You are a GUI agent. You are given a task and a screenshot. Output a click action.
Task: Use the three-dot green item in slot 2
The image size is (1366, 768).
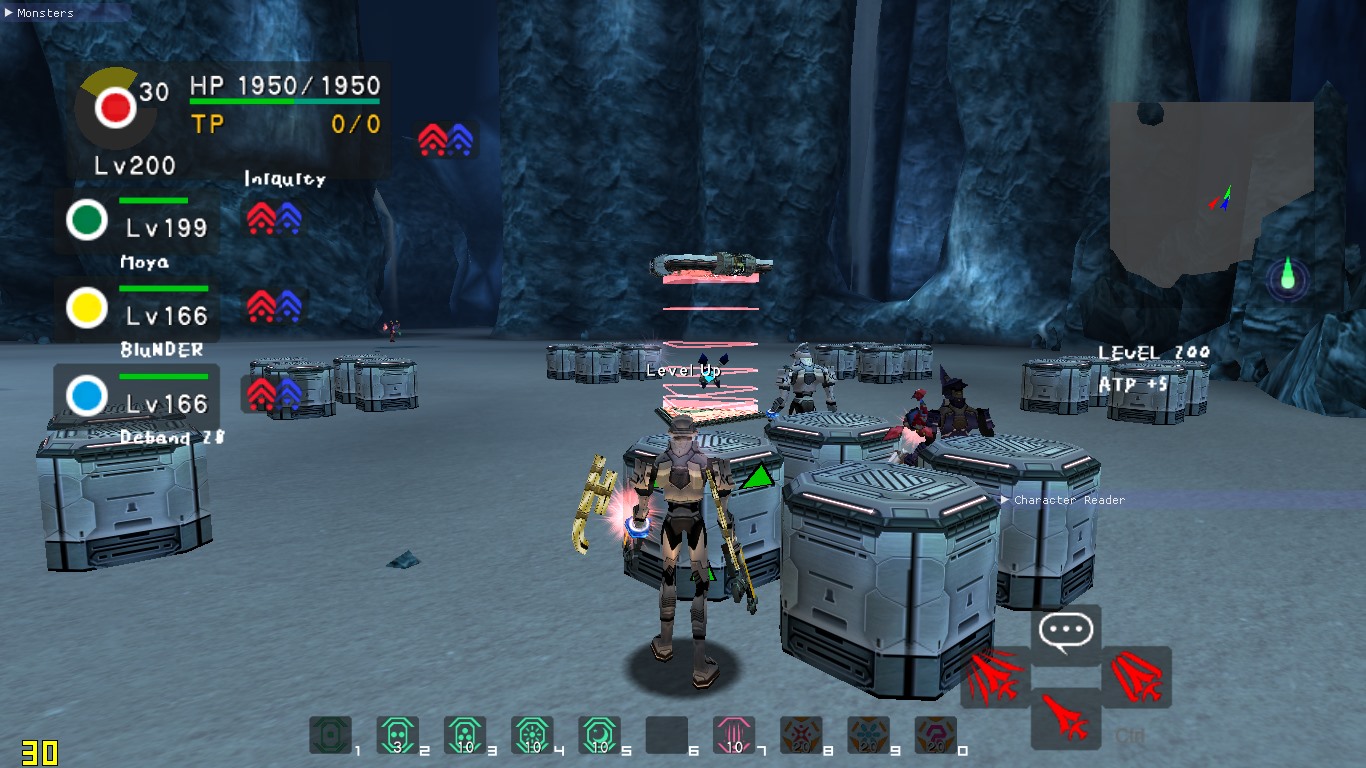click(397, 735)
